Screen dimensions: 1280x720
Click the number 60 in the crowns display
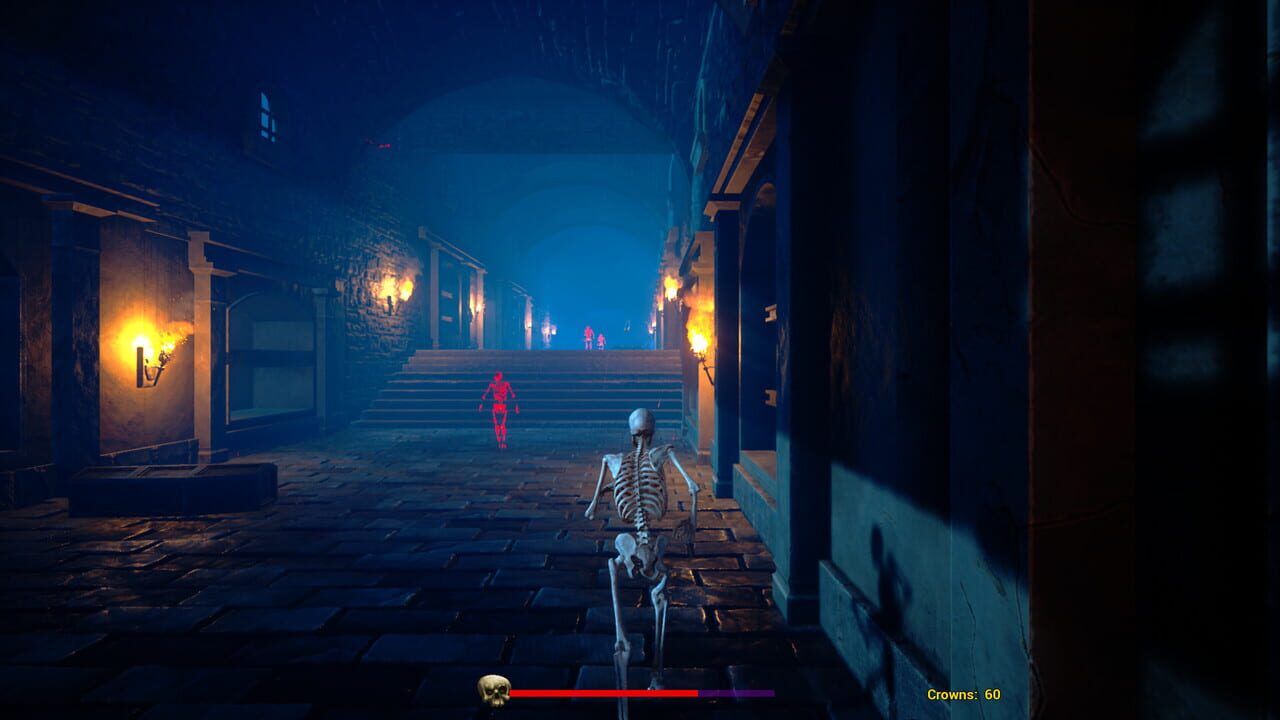click(x=992, y=693)
